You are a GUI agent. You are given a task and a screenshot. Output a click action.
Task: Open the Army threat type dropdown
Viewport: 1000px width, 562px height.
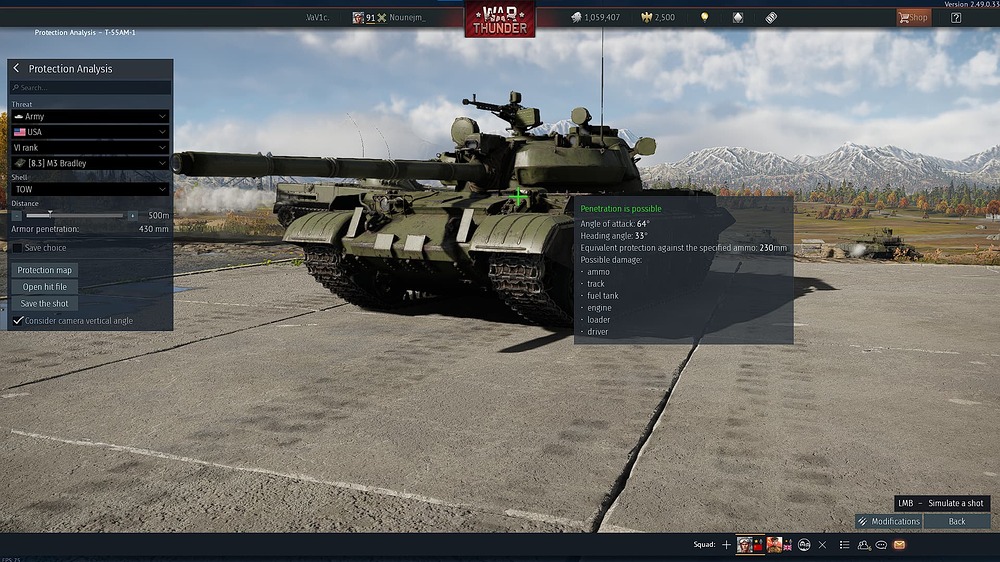[x=90, y=117]
